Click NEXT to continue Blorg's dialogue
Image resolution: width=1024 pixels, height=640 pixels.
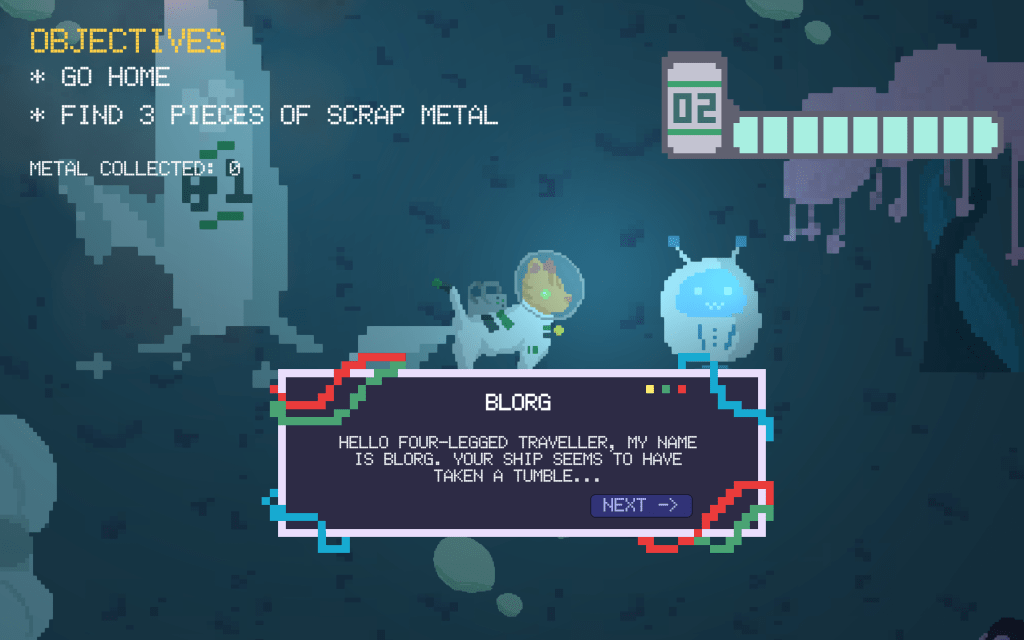click(x=641, y=505)
